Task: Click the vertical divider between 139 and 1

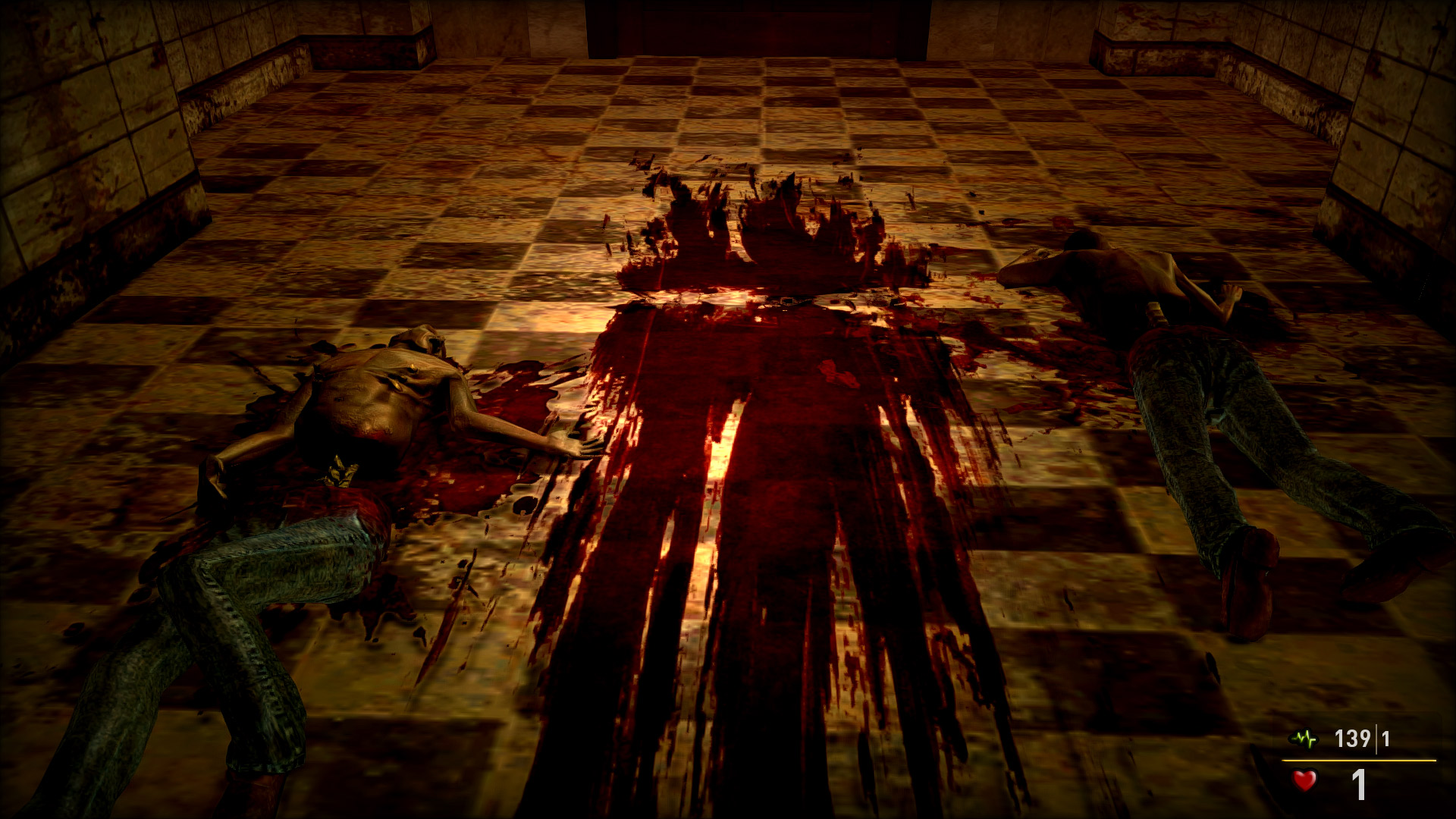Action: tap(1376, 738)
